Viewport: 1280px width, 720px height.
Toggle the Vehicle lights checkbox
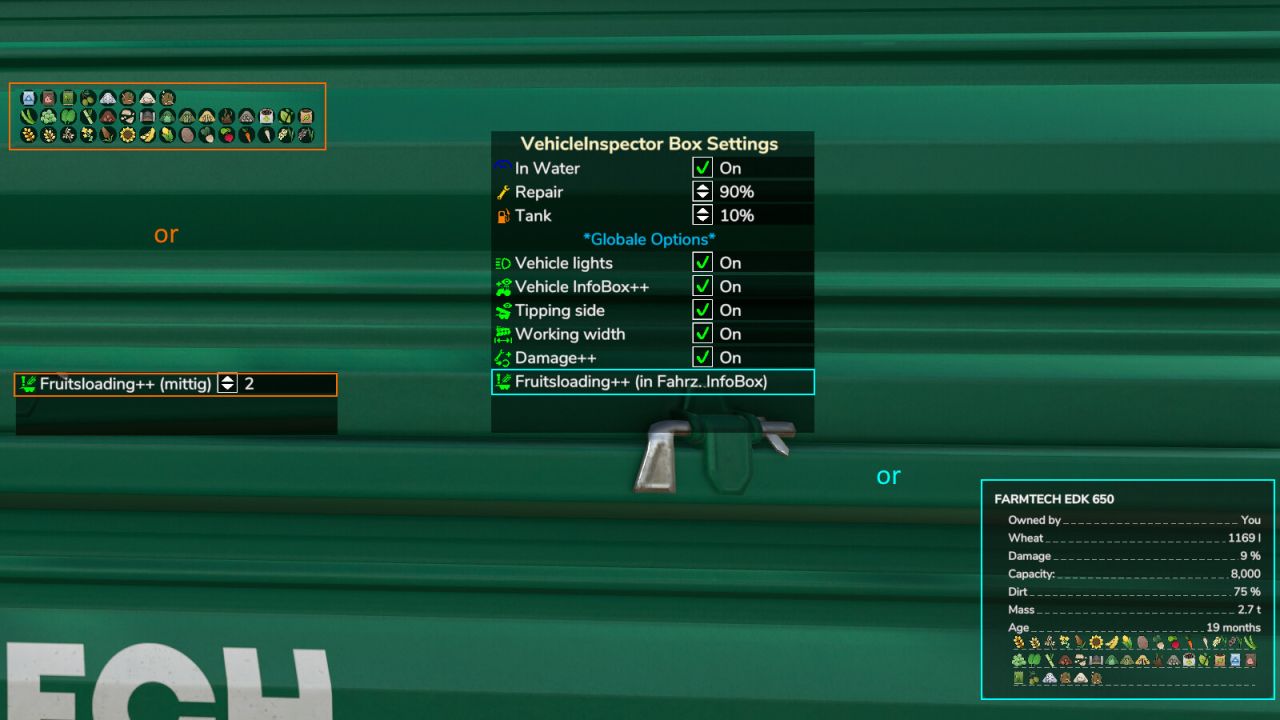tap(703, 263)
